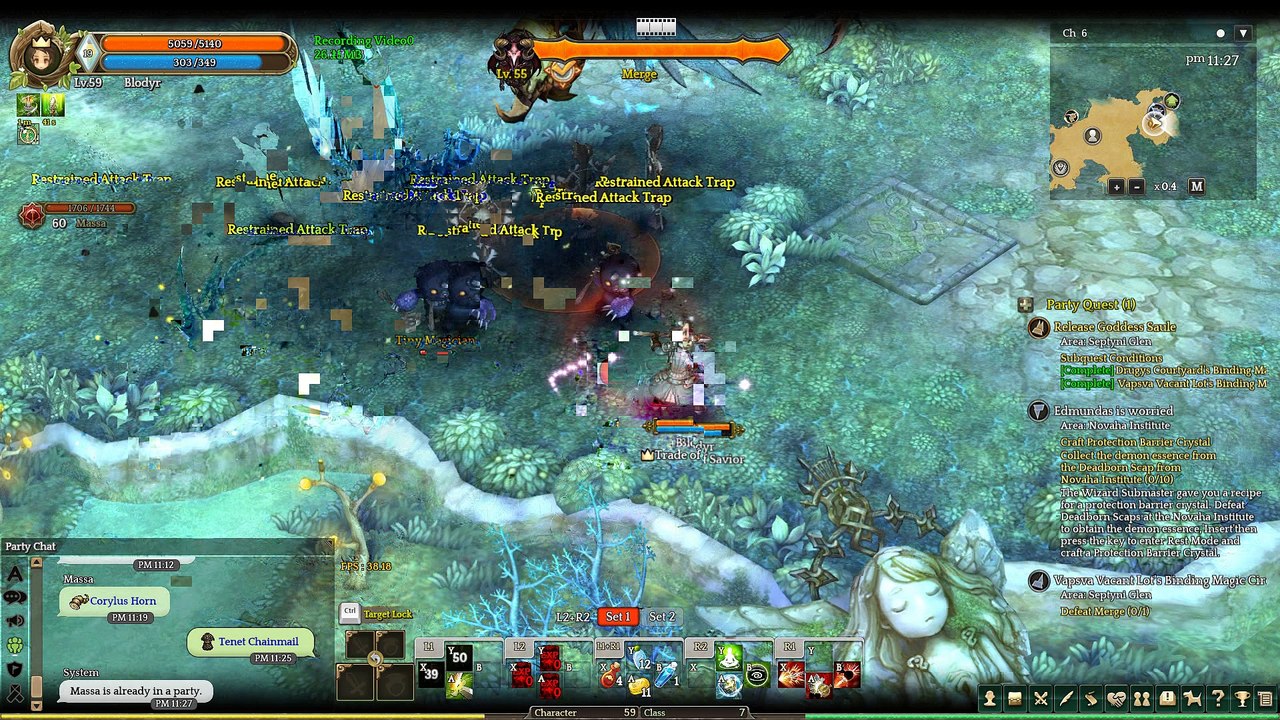Switch the hotbar to Set 2
1280x720 pixels.
click(662, 617)
